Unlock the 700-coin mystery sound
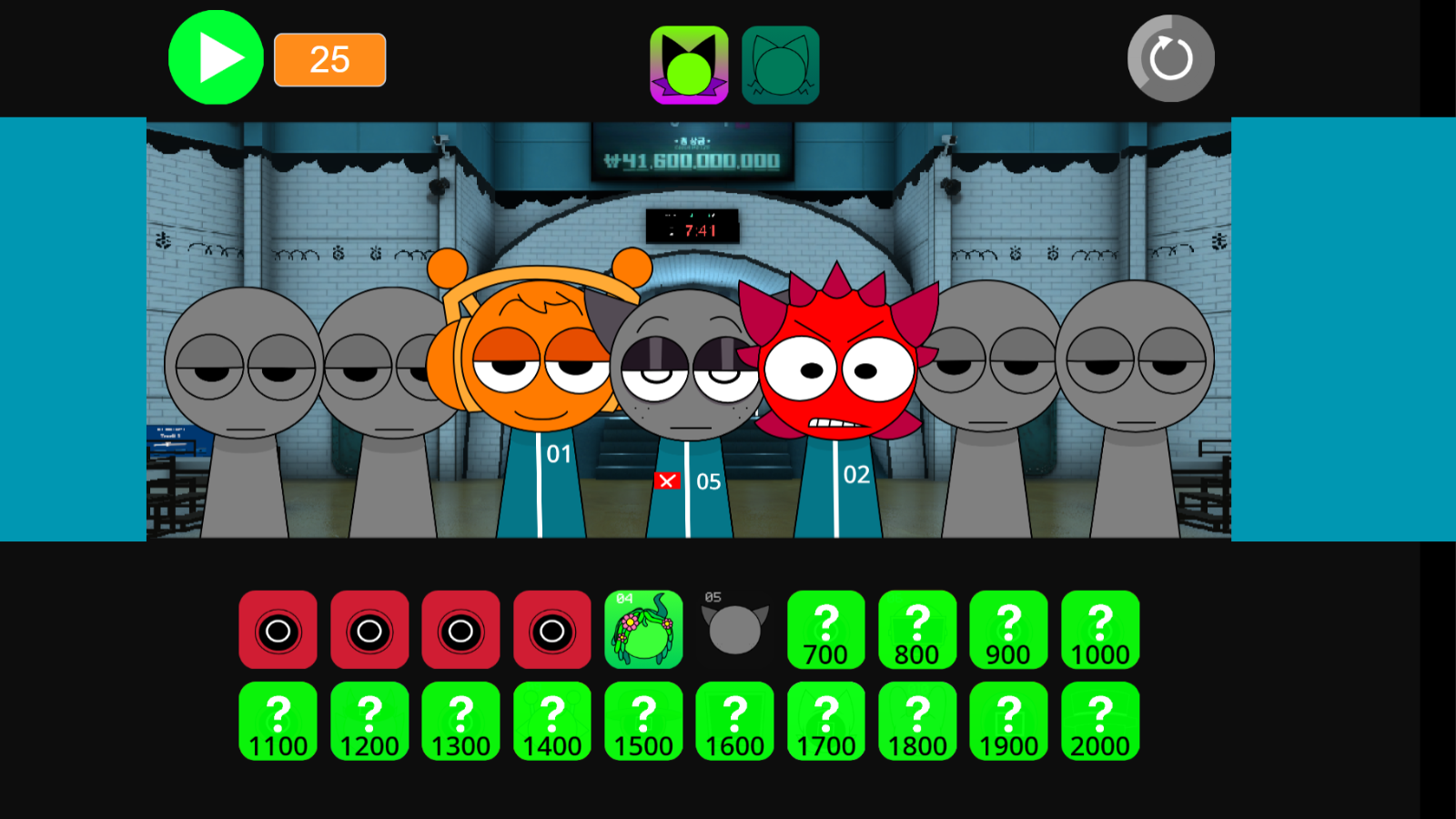The height and width of the screenshot is (819, 1456). 825,629
